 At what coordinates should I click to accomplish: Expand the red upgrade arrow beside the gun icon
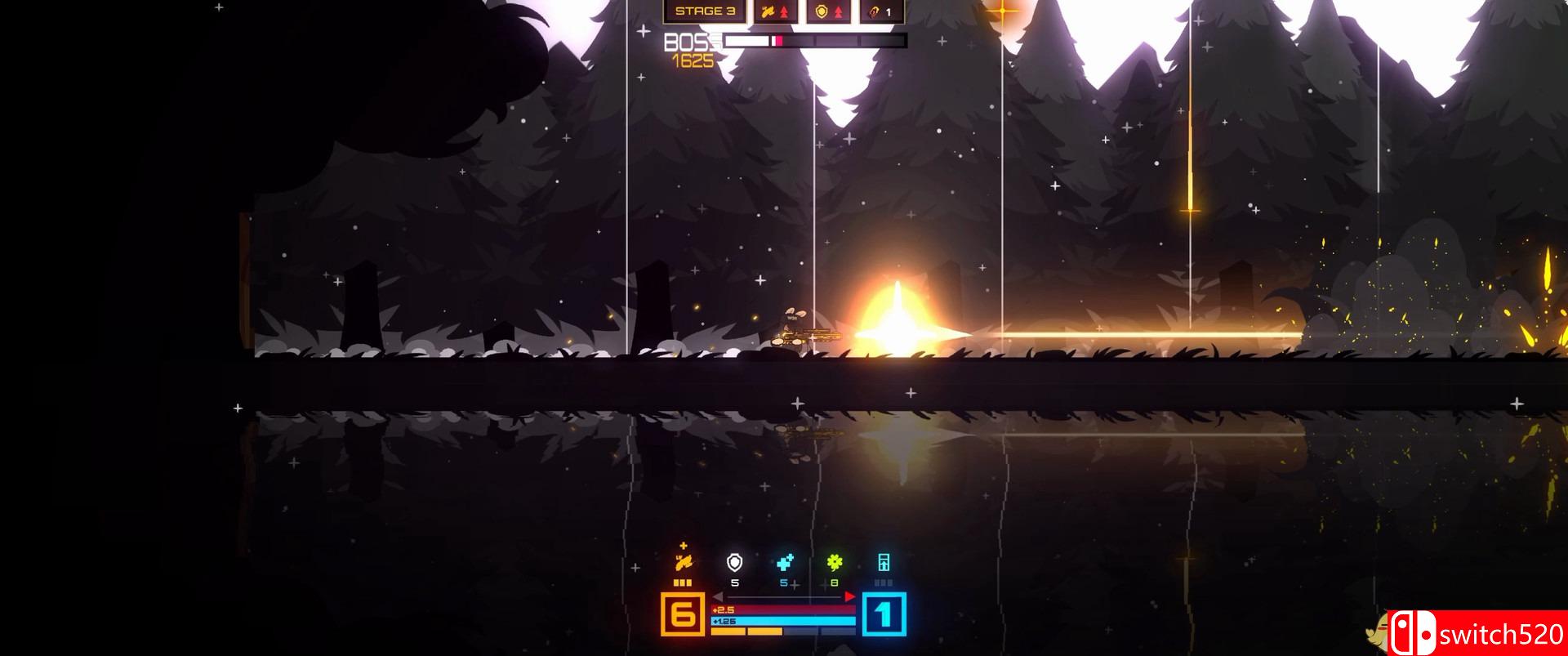pos(784,12)
